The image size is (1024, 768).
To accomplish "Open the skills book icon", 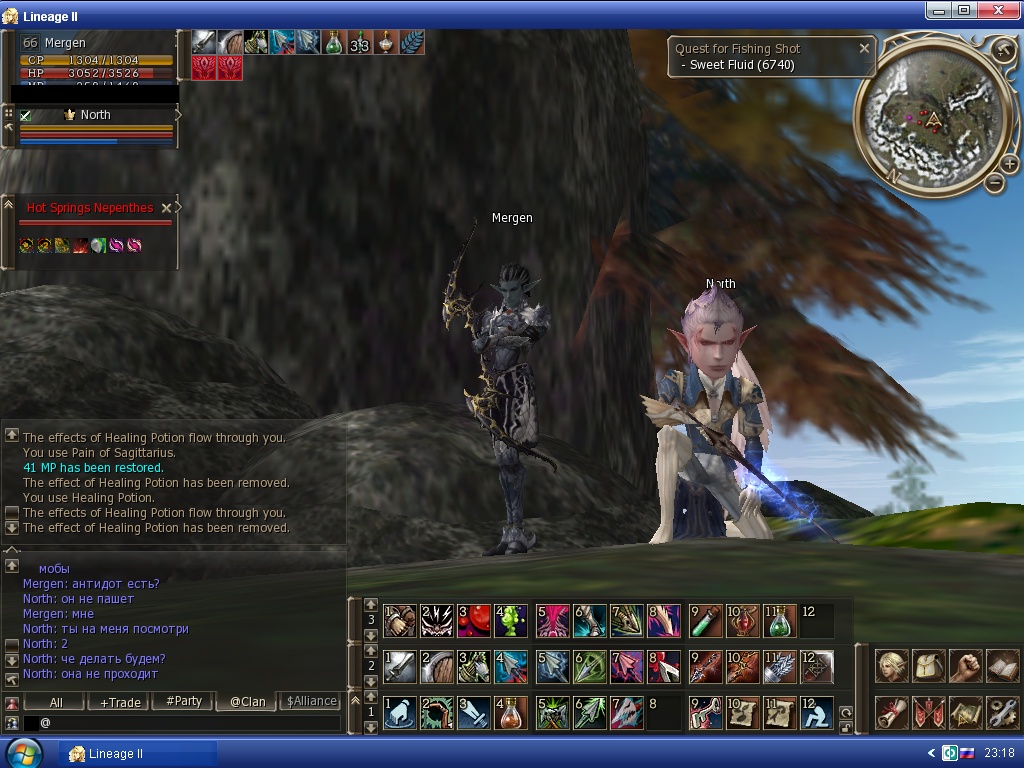I will 1002,666.
